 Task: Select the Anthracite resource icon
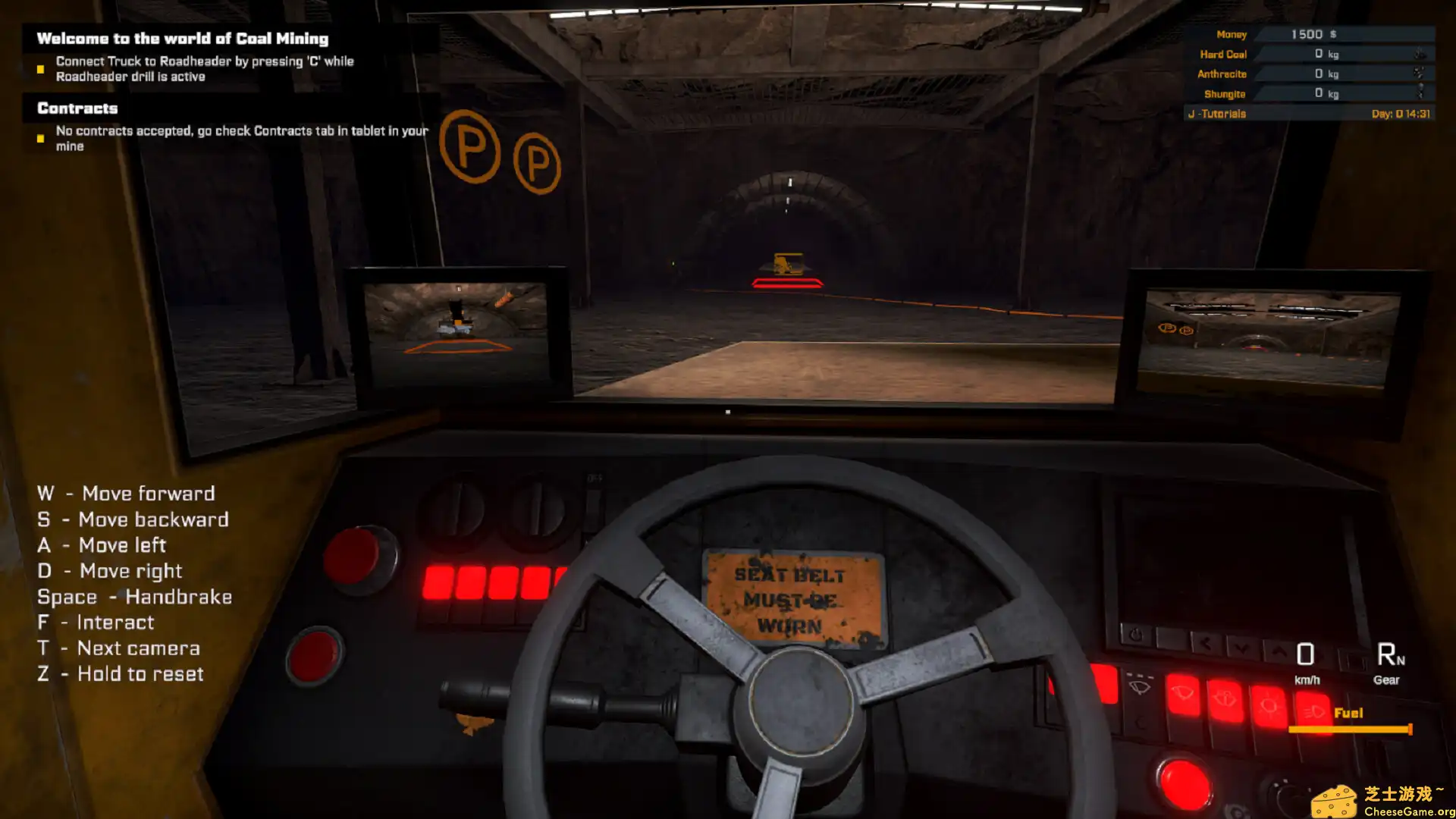pos(1420,74)
